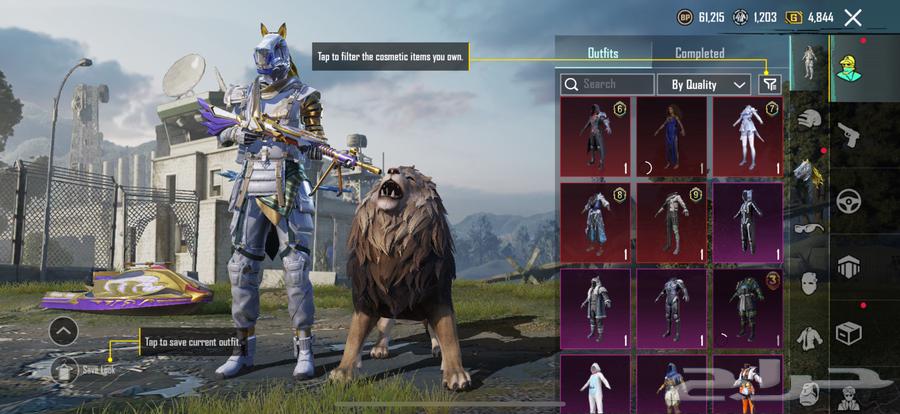Select the jacket tops category

coord(808,338)
